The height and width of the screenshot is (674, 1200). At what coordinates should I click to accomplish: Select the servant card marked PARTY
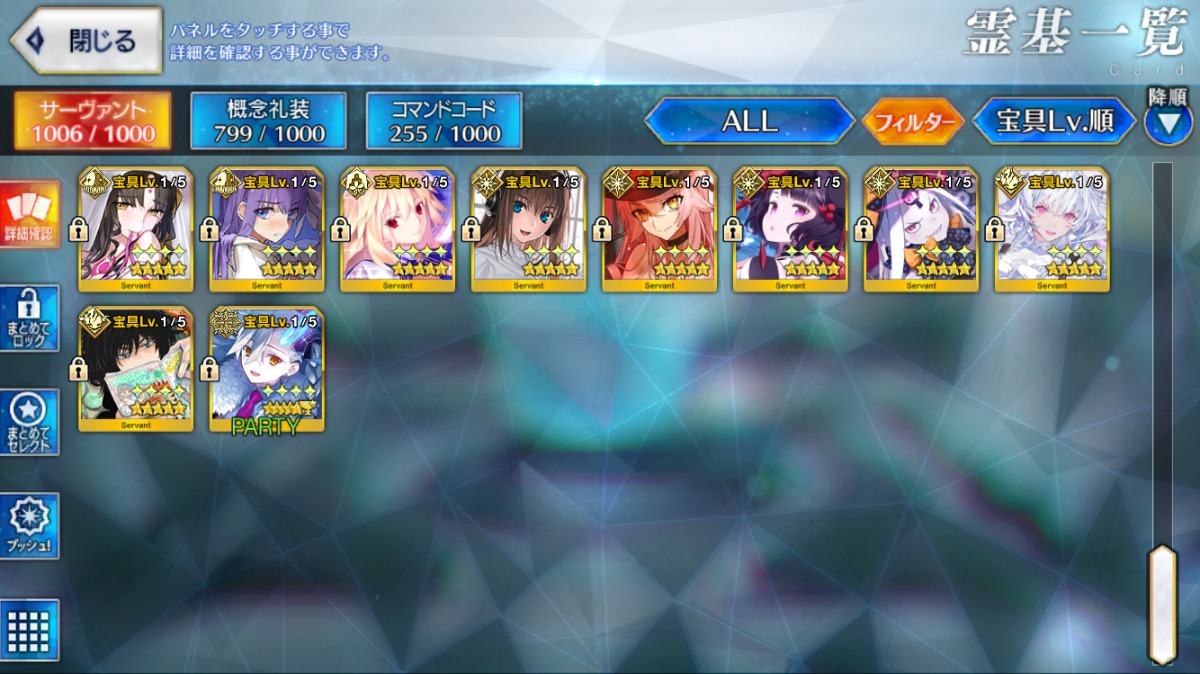tap(267, 369)
